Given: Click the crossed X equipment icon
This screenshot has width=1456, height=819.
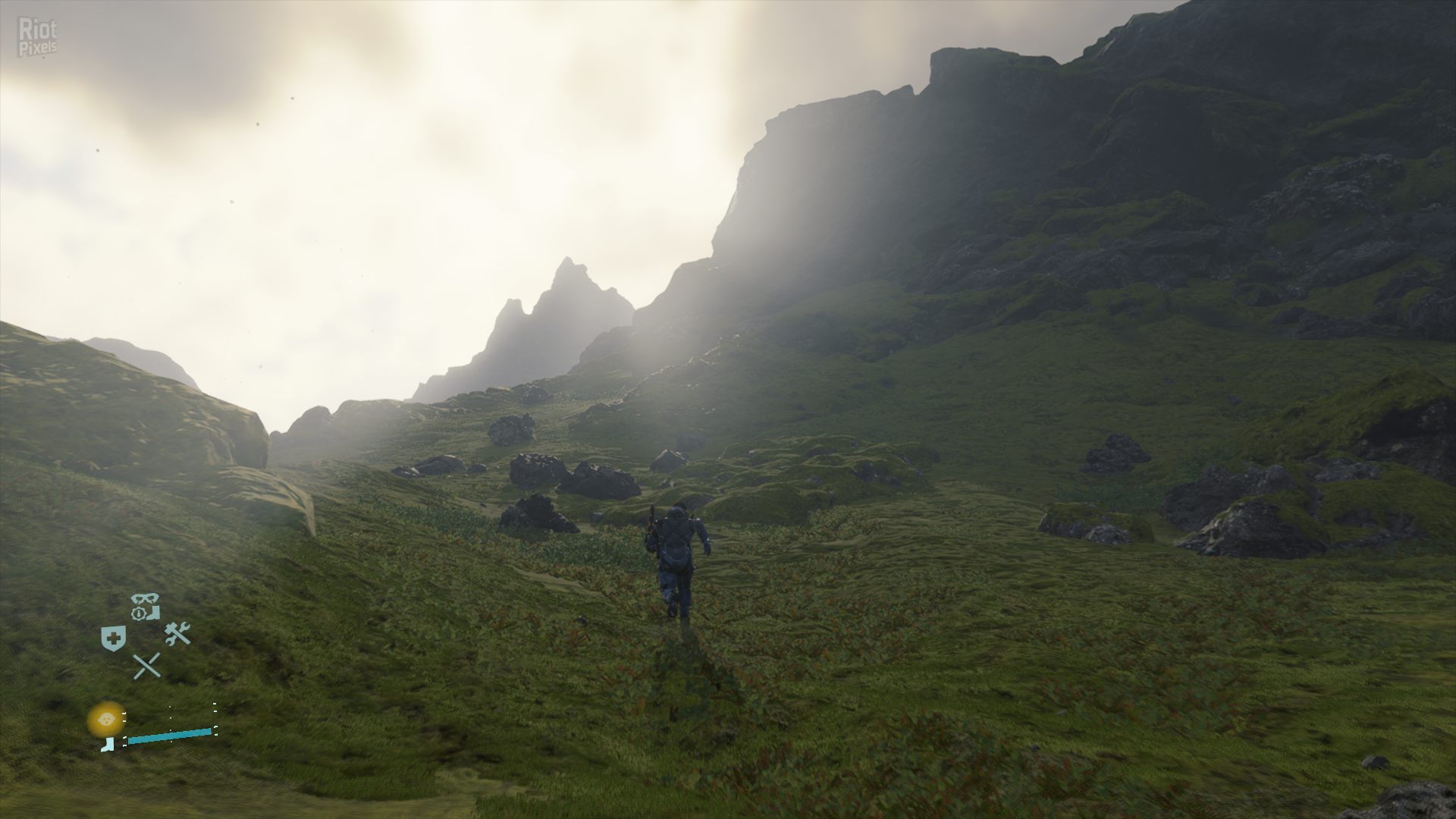Looking at the screenshot, I should tap(146, 665).
